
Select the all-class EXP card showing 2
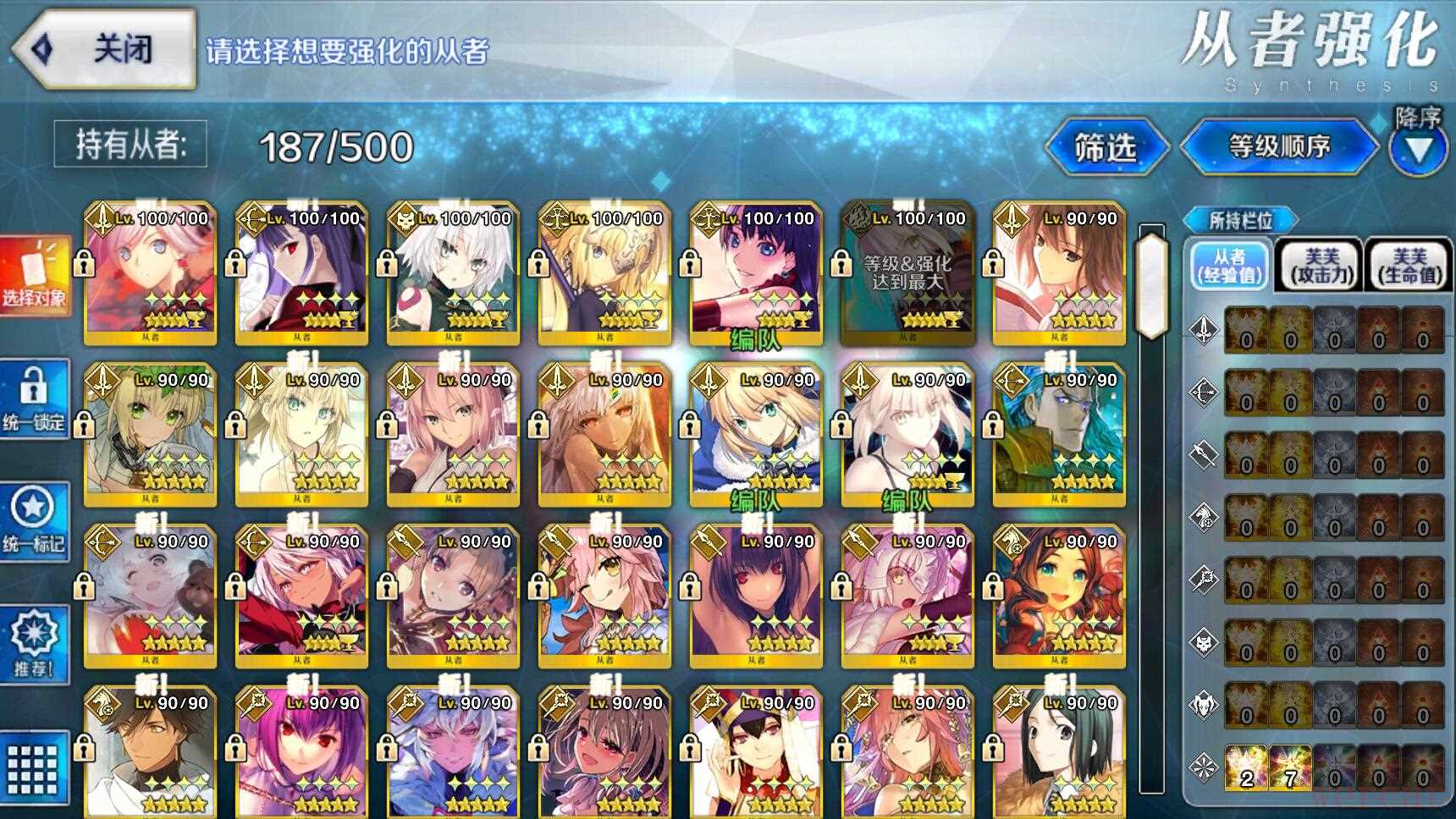pos(1246,767)
